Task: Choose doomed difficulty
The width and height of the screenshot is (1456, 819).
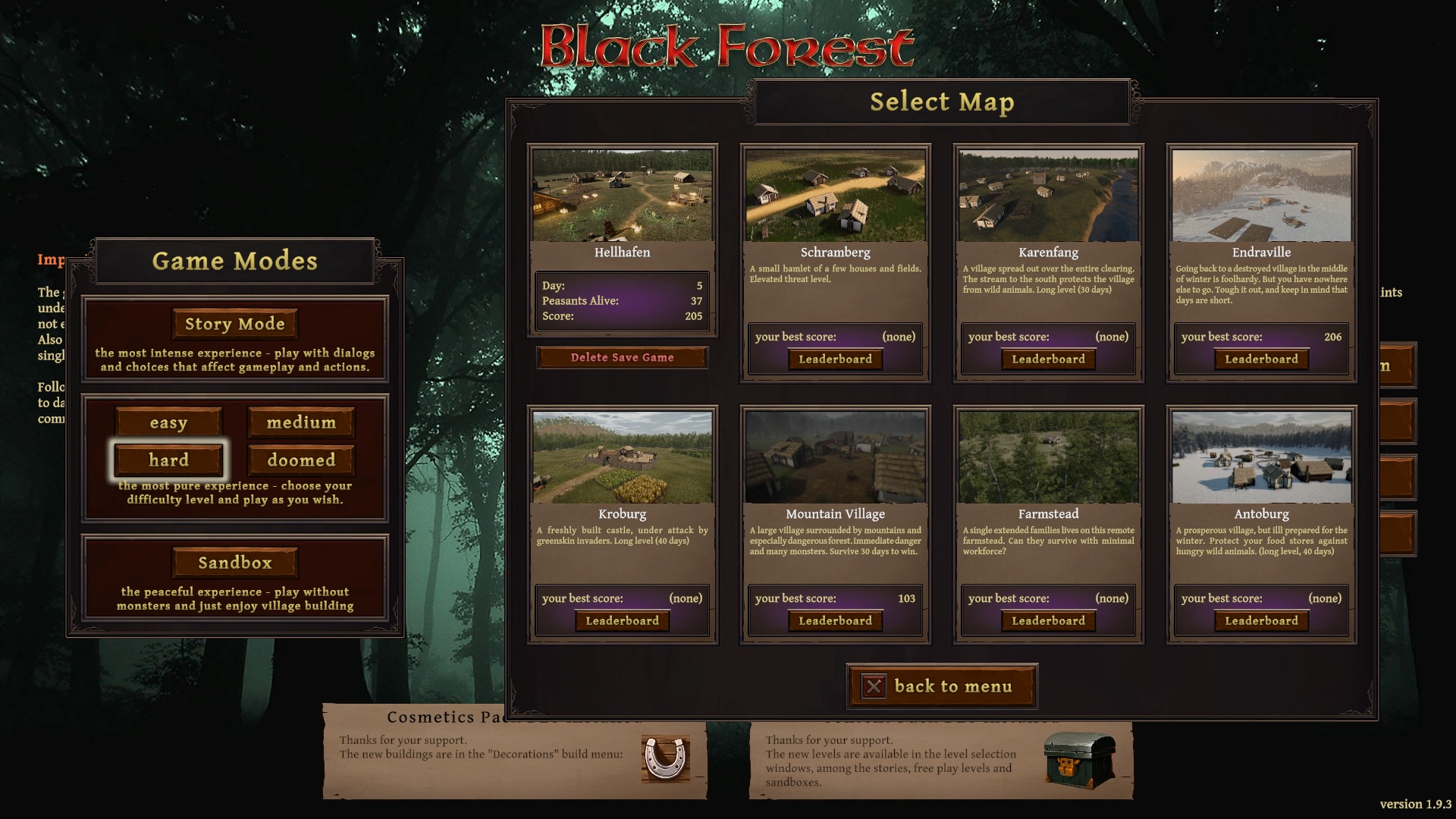Action: pos(301,460)
